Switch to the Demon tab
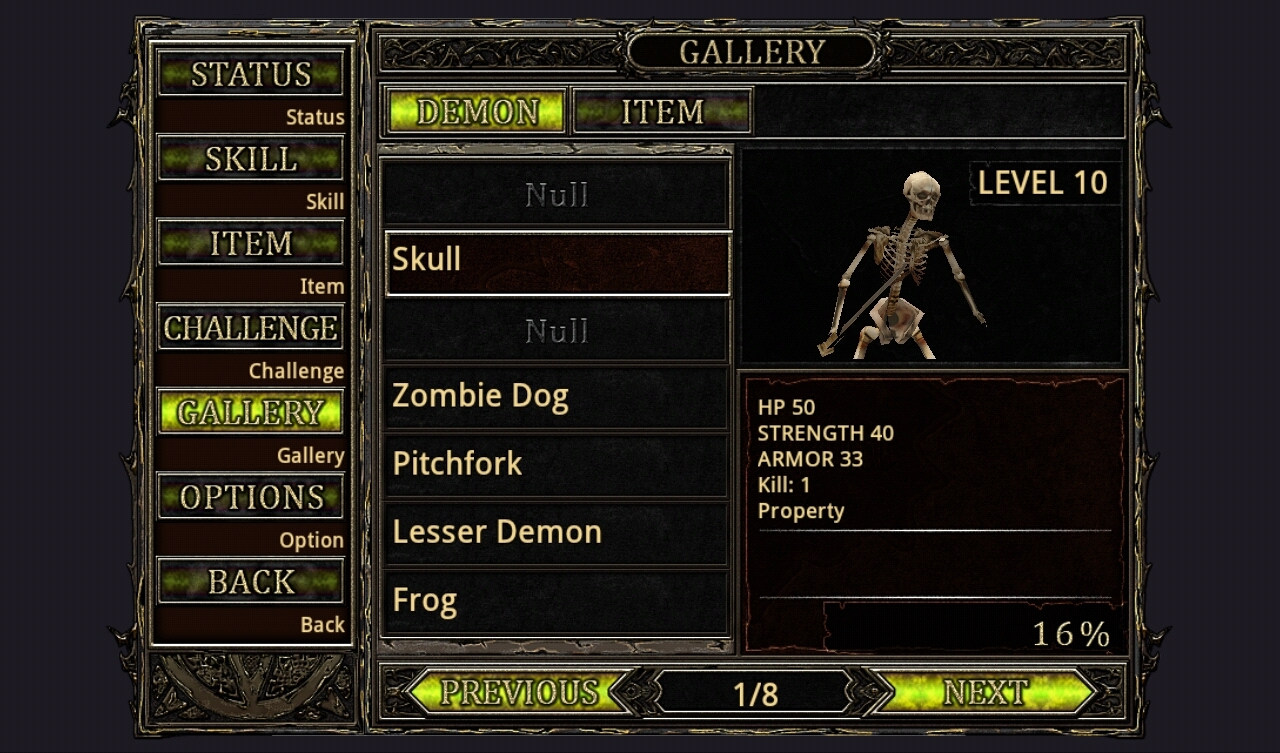1280x753 pixels. (x=477, y=111)
